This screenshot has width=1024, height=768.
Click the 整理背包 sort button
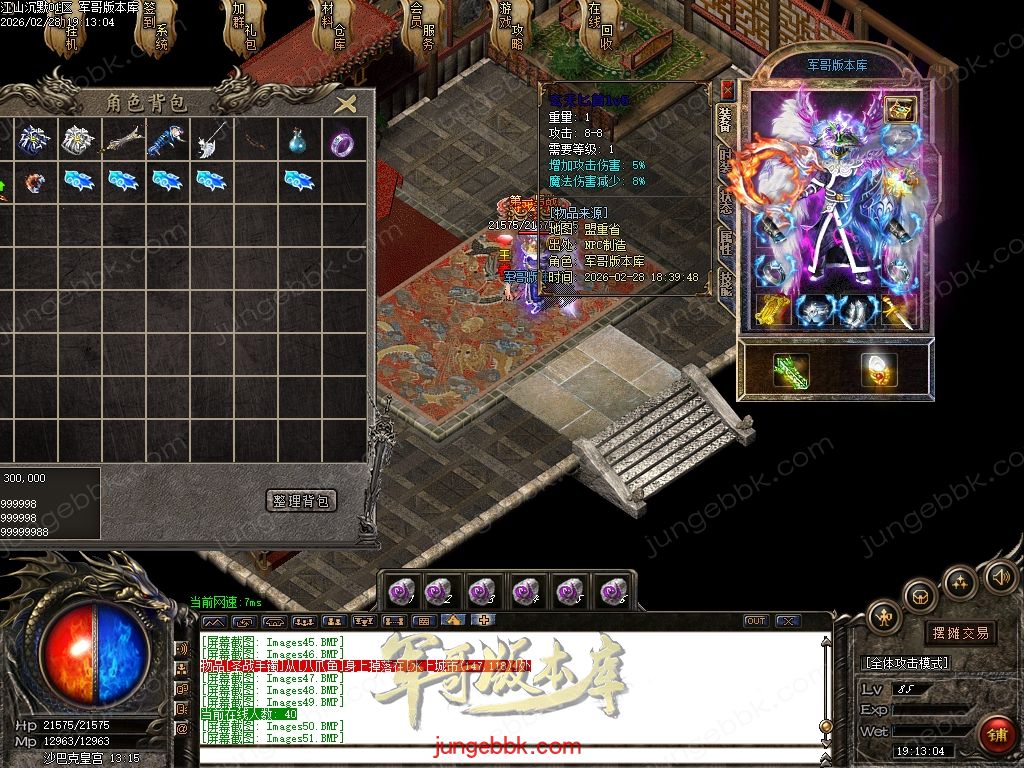click(x=301, y=500)
